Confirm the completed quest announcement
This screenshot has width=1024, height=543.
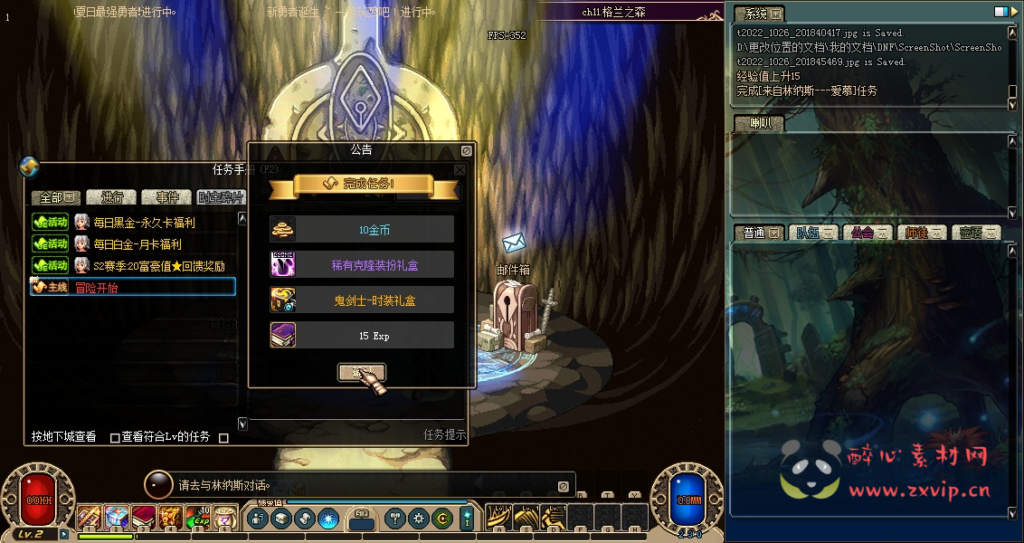tap(361, 372)
